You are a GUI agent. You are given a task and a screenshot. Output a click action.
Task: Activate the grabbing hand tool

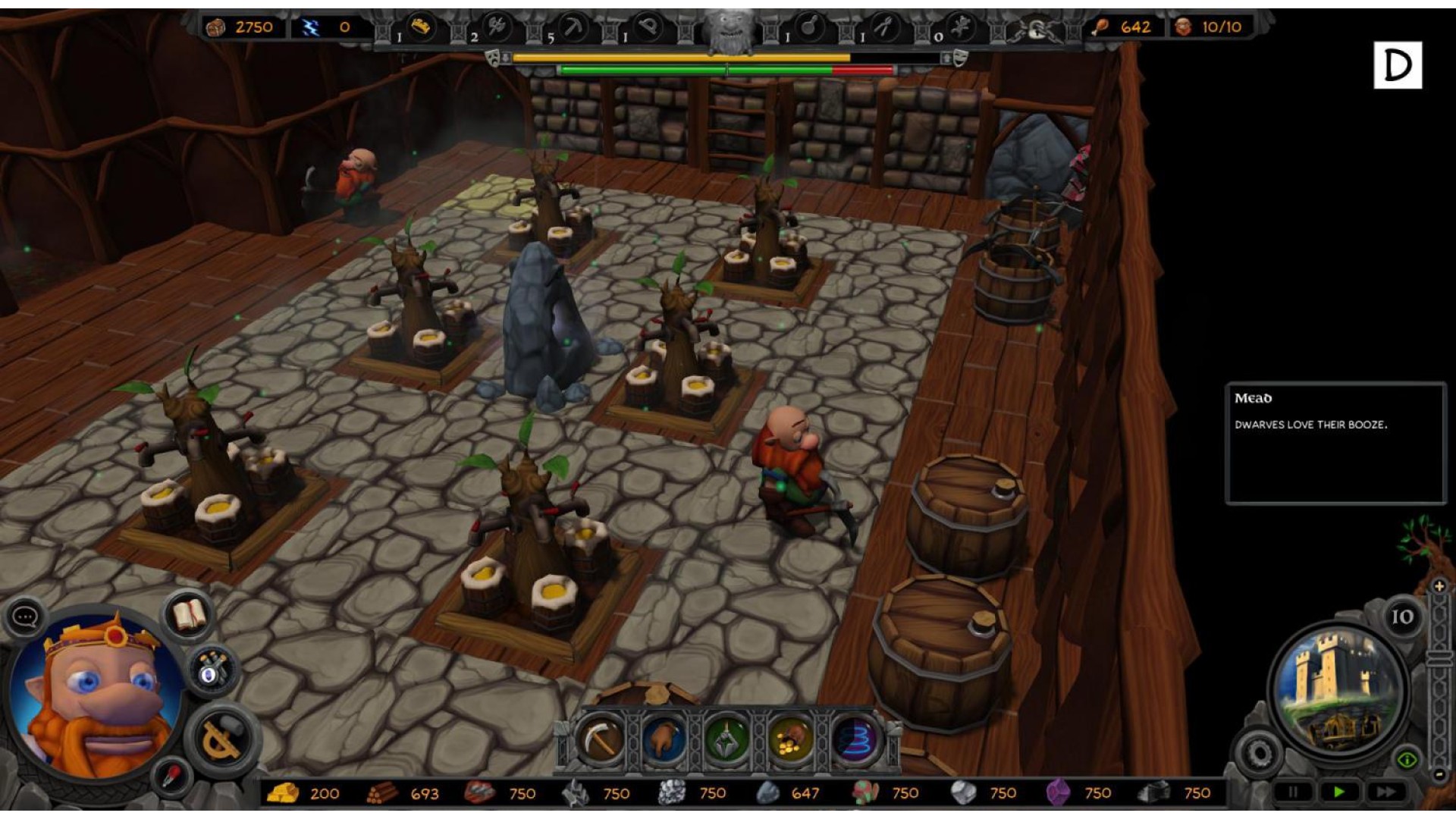pos(664,739)
